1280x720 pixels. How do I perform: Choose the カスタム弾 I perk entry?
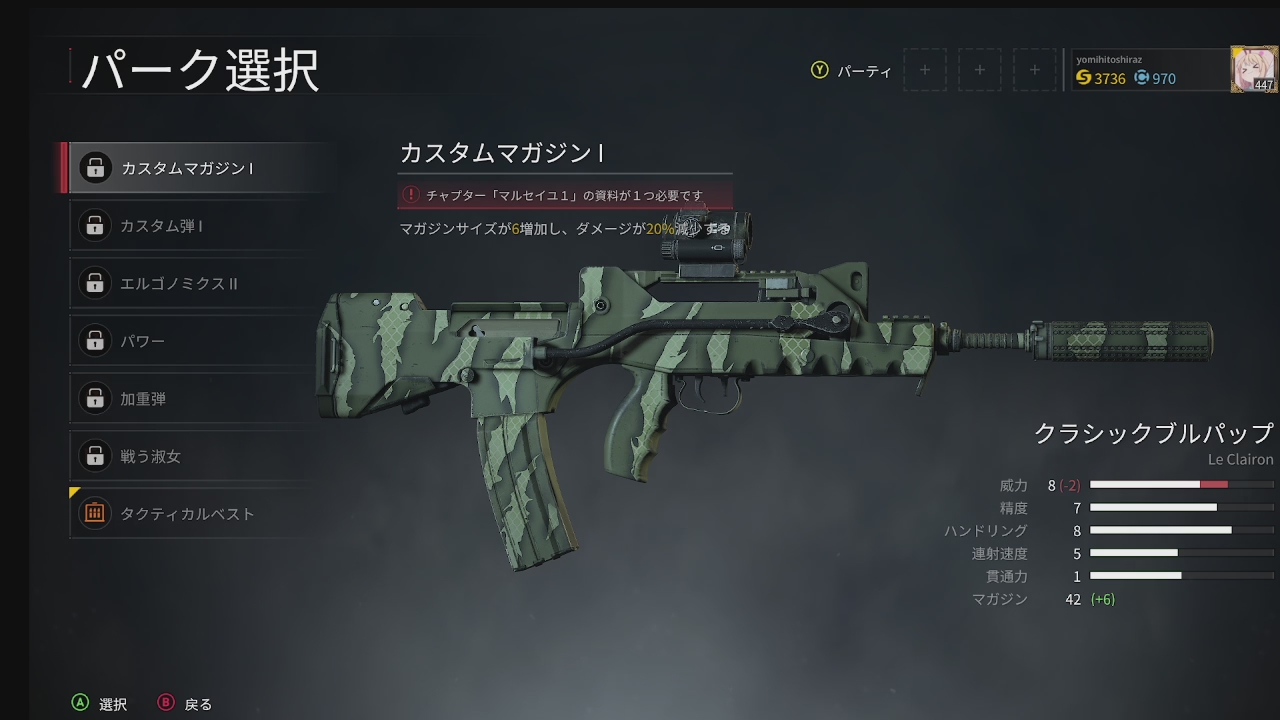click(x=195, y=226)
